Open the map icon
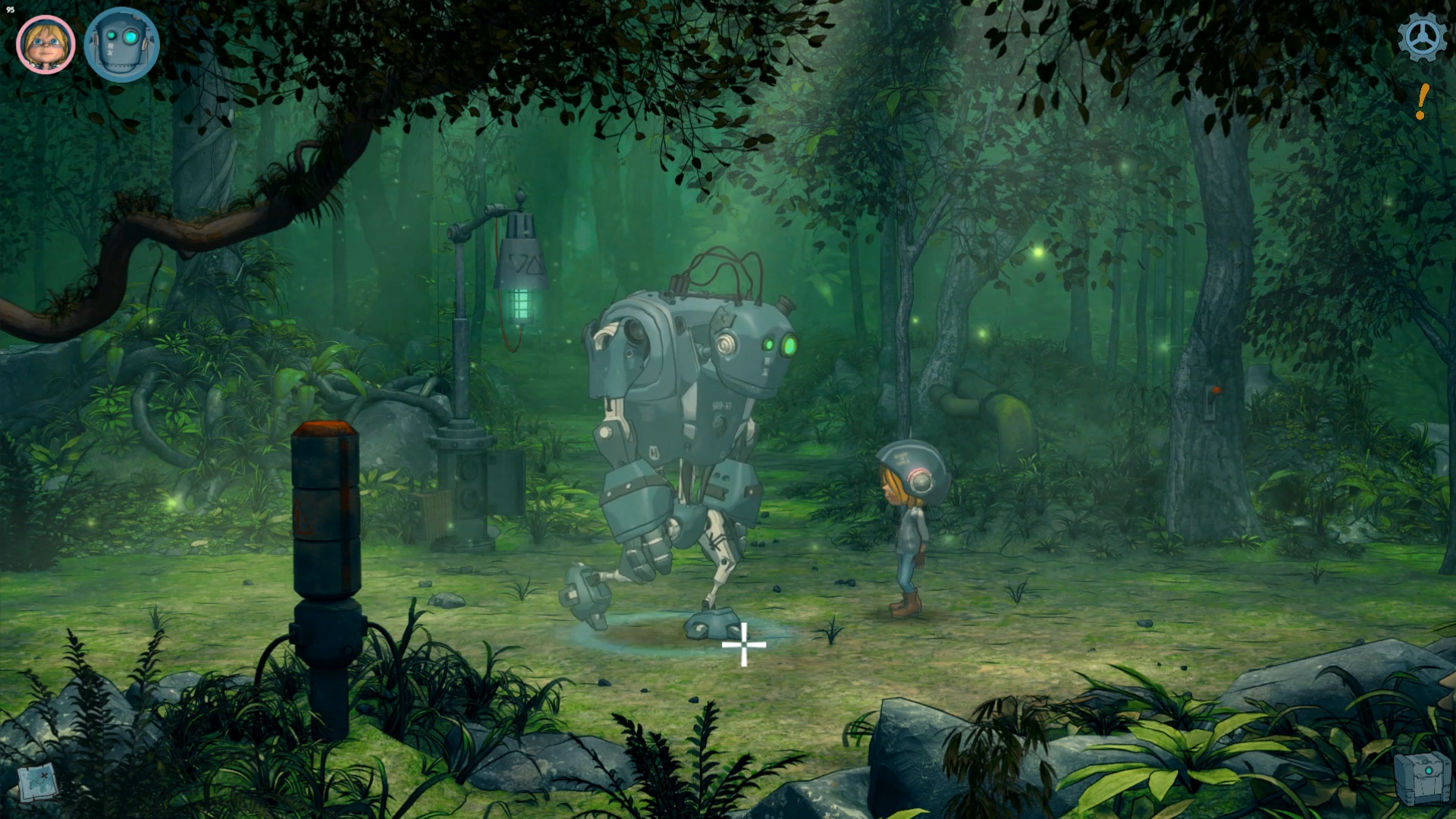1456x819 pixels. click(x=38, y=783)
